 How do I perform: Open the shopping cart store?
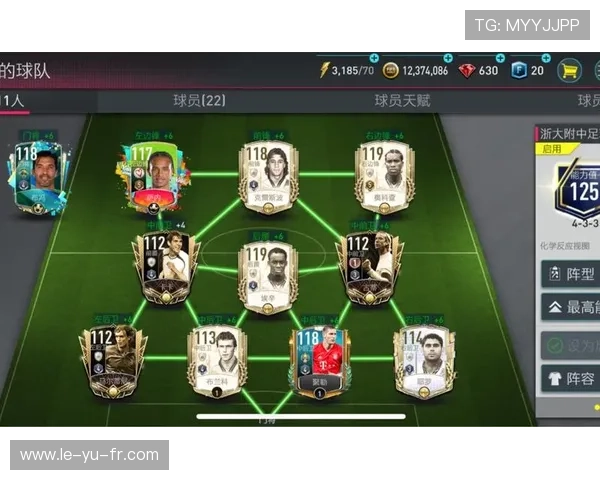570,71
